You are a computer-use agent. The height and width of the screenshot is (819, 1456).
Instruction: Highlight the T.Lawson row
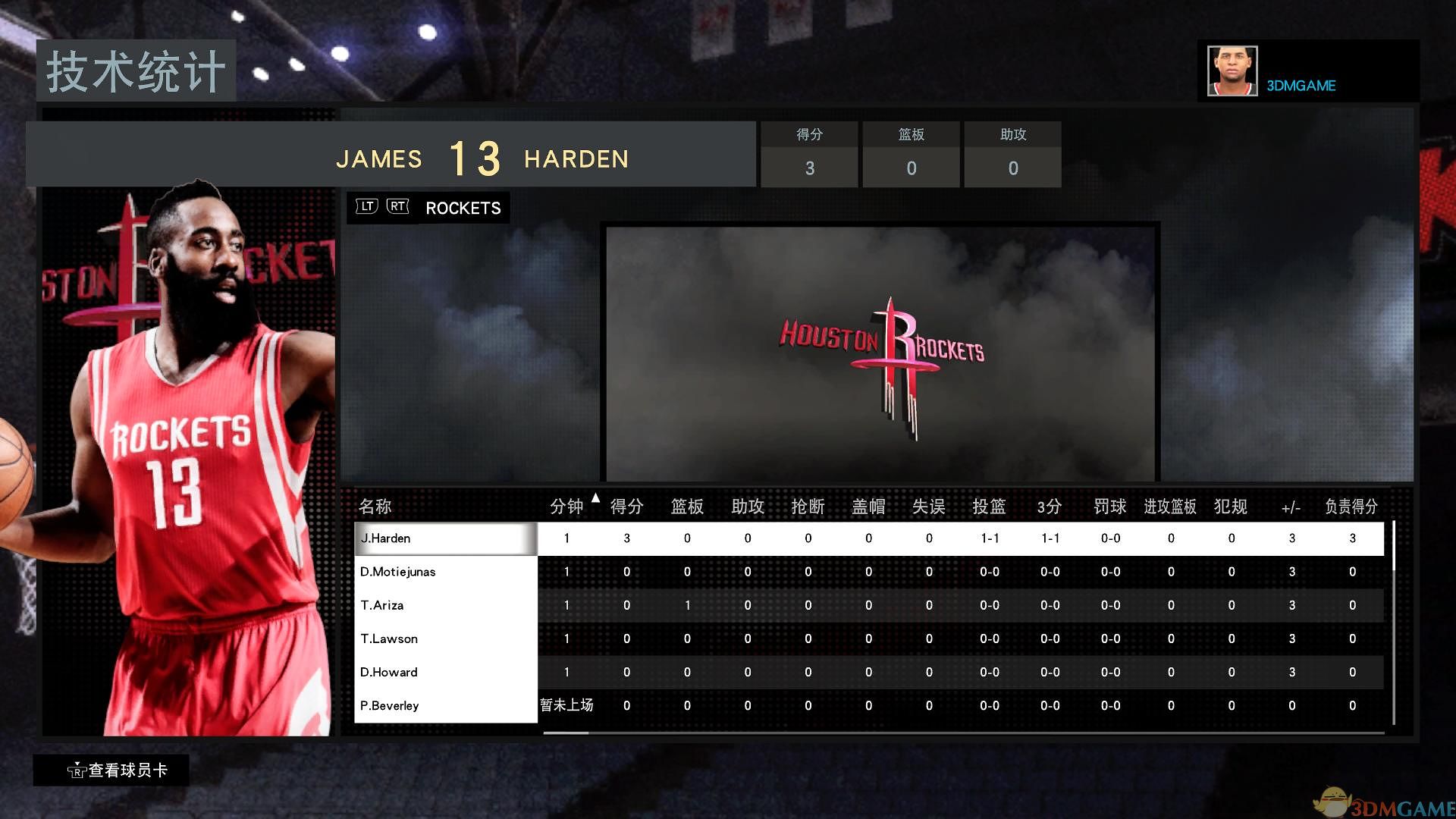click(x=445, y=639)
